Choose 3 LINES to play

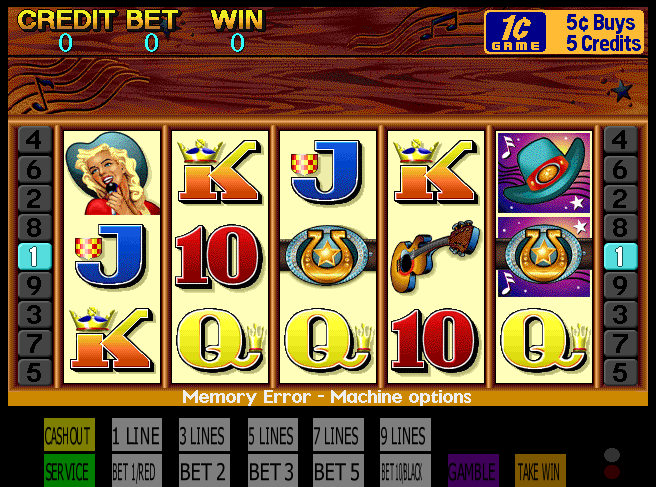[x=203, y=436]
